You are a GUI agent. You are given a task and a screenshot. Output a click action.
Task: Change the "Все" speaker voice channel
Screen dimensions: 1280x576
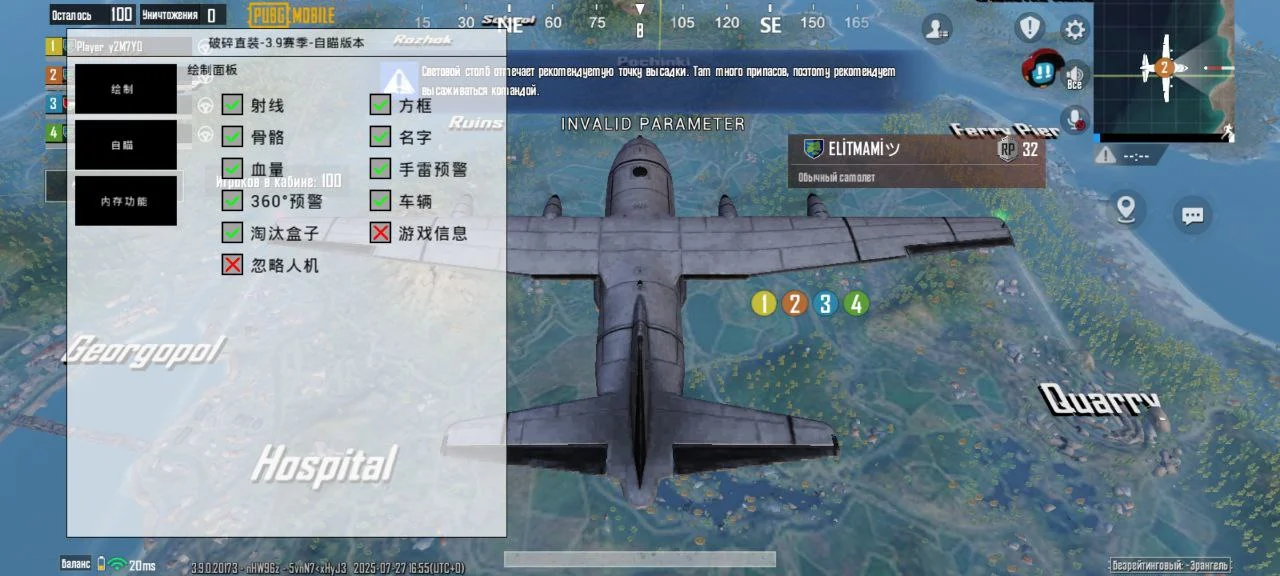[x=1075, y=76]
